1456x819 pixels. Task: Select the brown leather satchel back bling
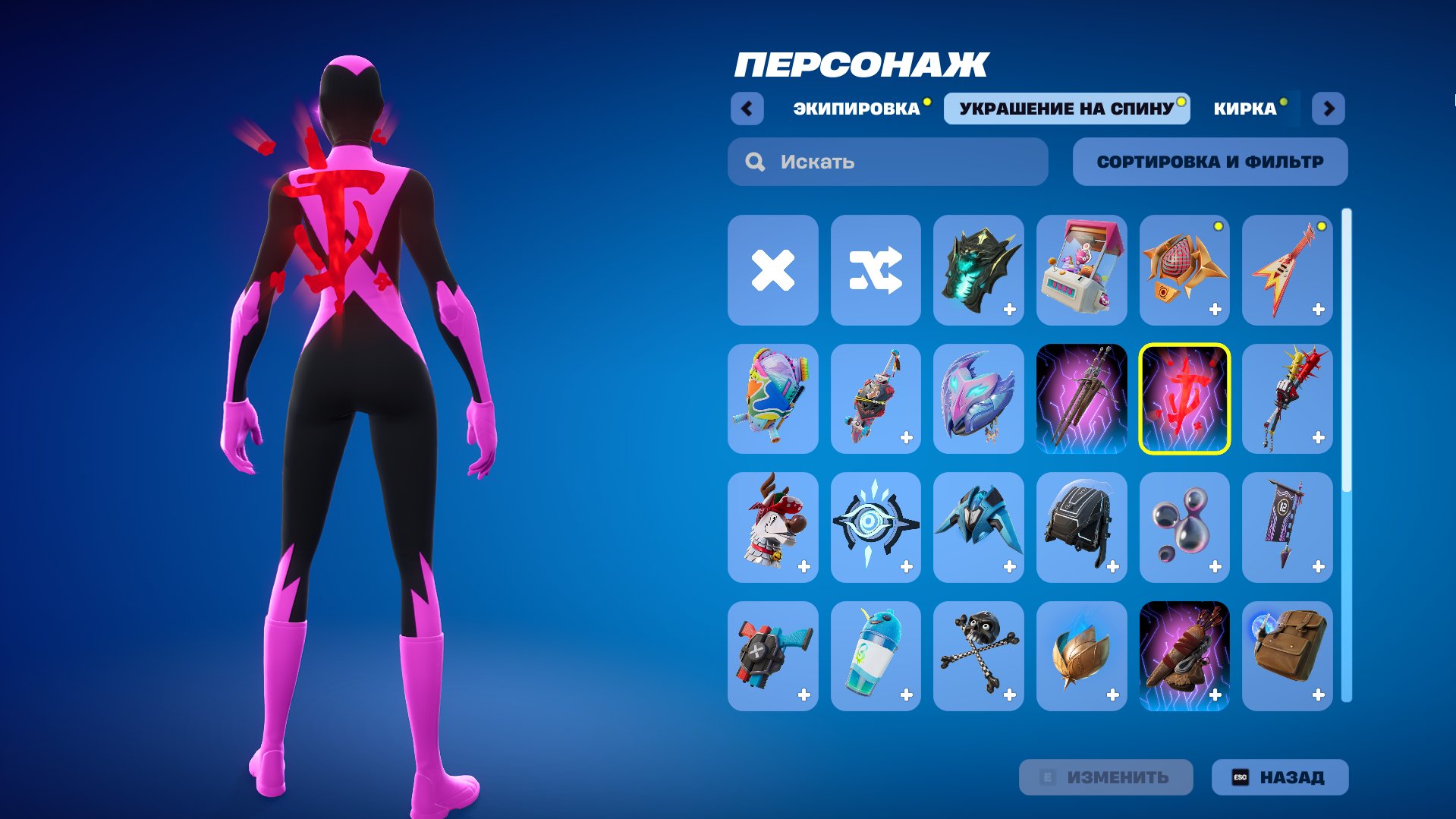(1288, 657)
